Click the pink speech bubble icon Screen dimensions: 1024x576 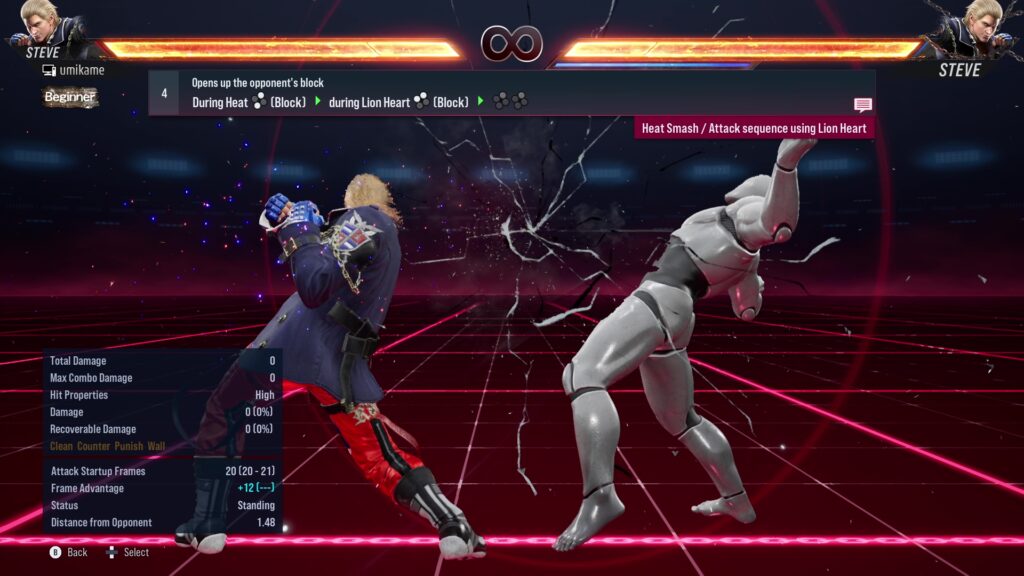point(863,104)
